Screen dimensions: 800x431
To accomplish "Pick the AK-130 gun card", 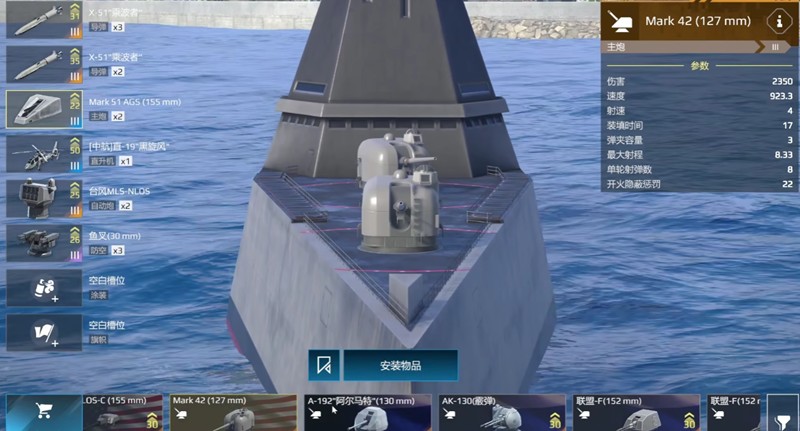I will pyautogui.click(x=501, y=413).
